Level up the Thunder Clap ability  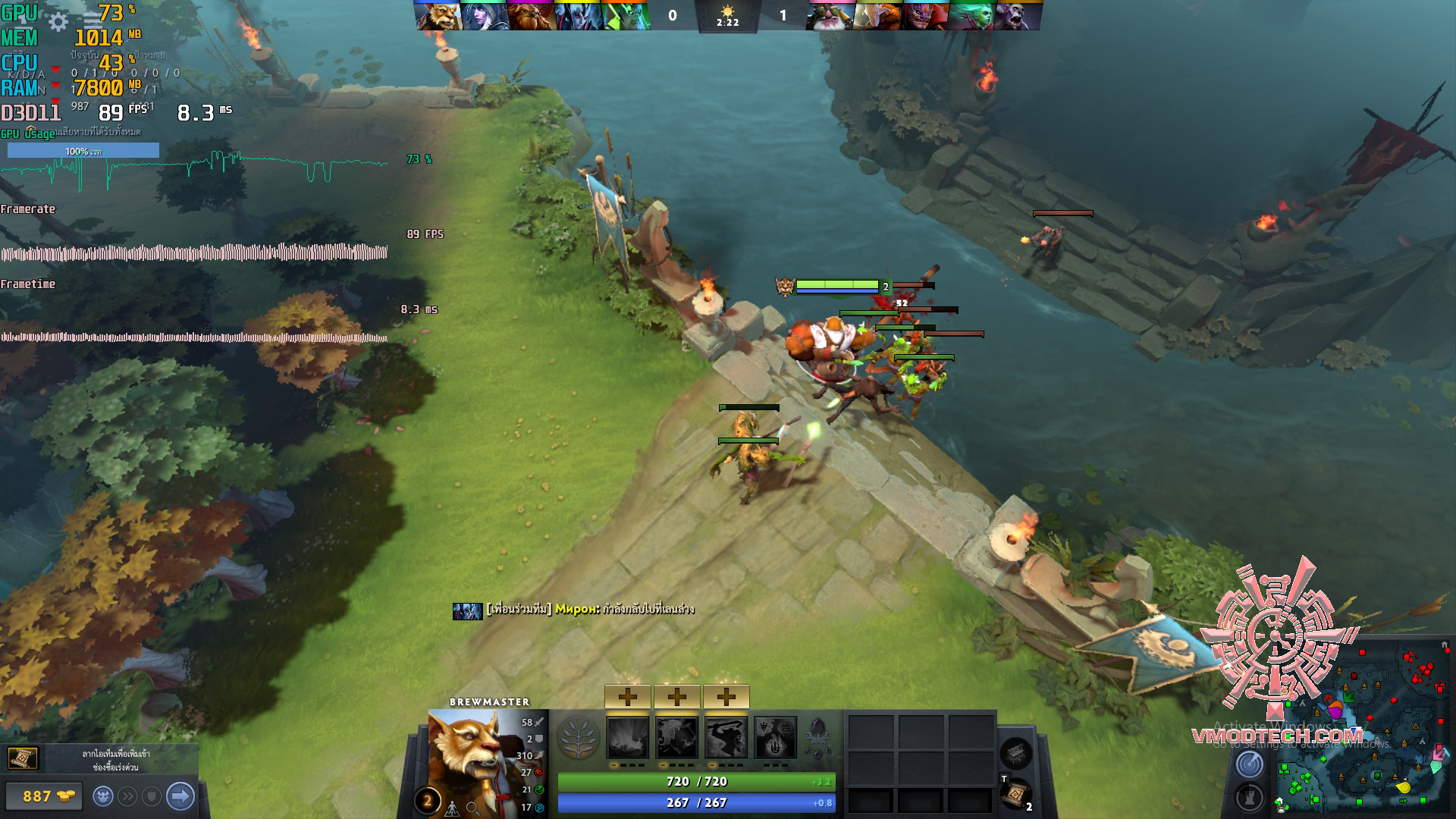click(x=627, y=696)
